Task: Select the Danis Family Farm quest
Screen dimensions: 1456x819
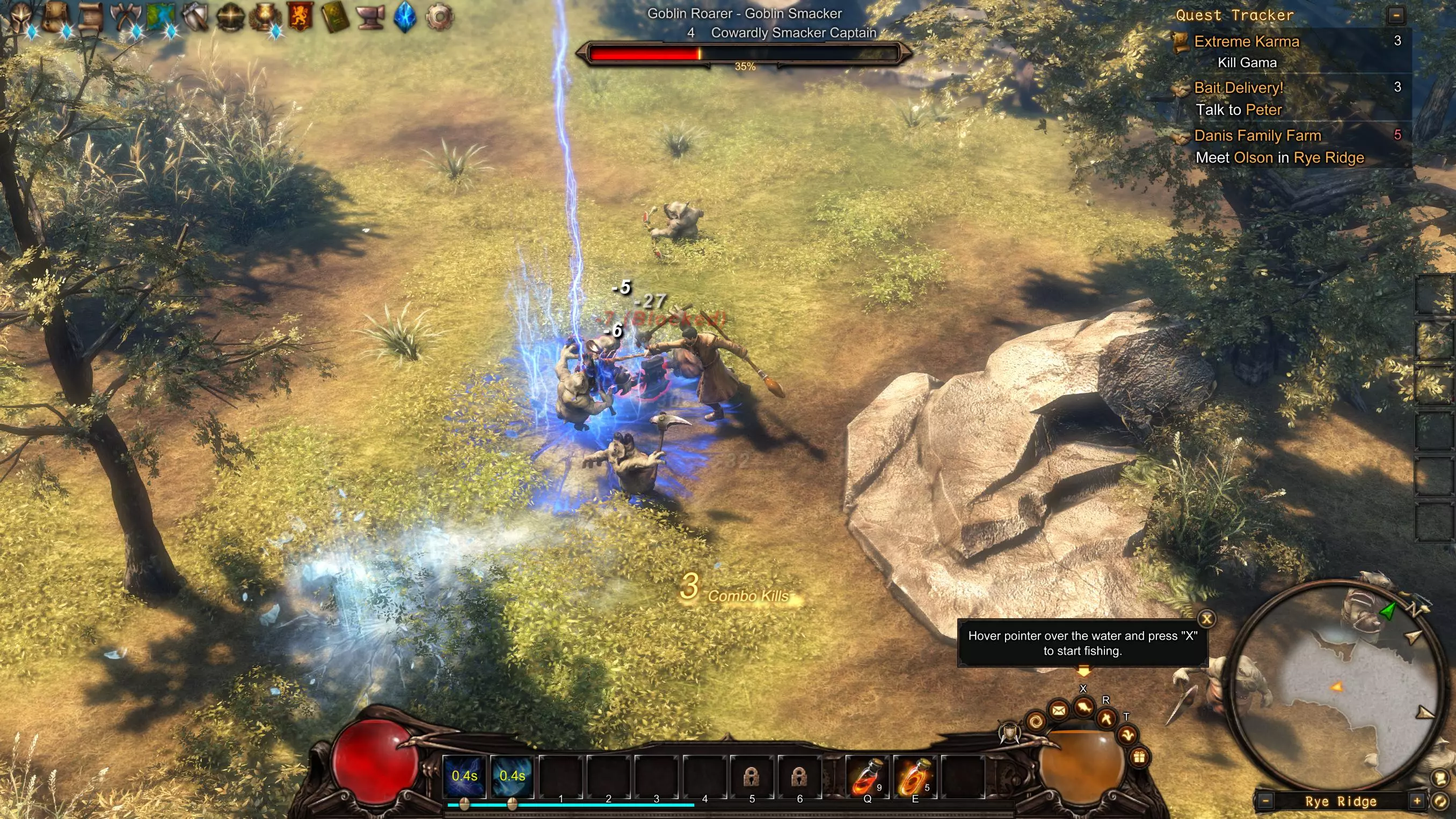Action: point(1257,136)
